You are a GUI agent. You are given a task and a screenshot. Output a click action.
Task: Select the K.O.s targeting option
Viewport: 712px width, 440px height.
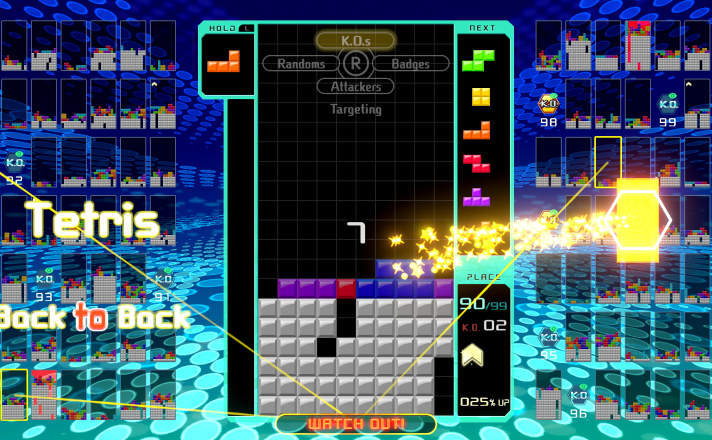click(x=355, y=41)
